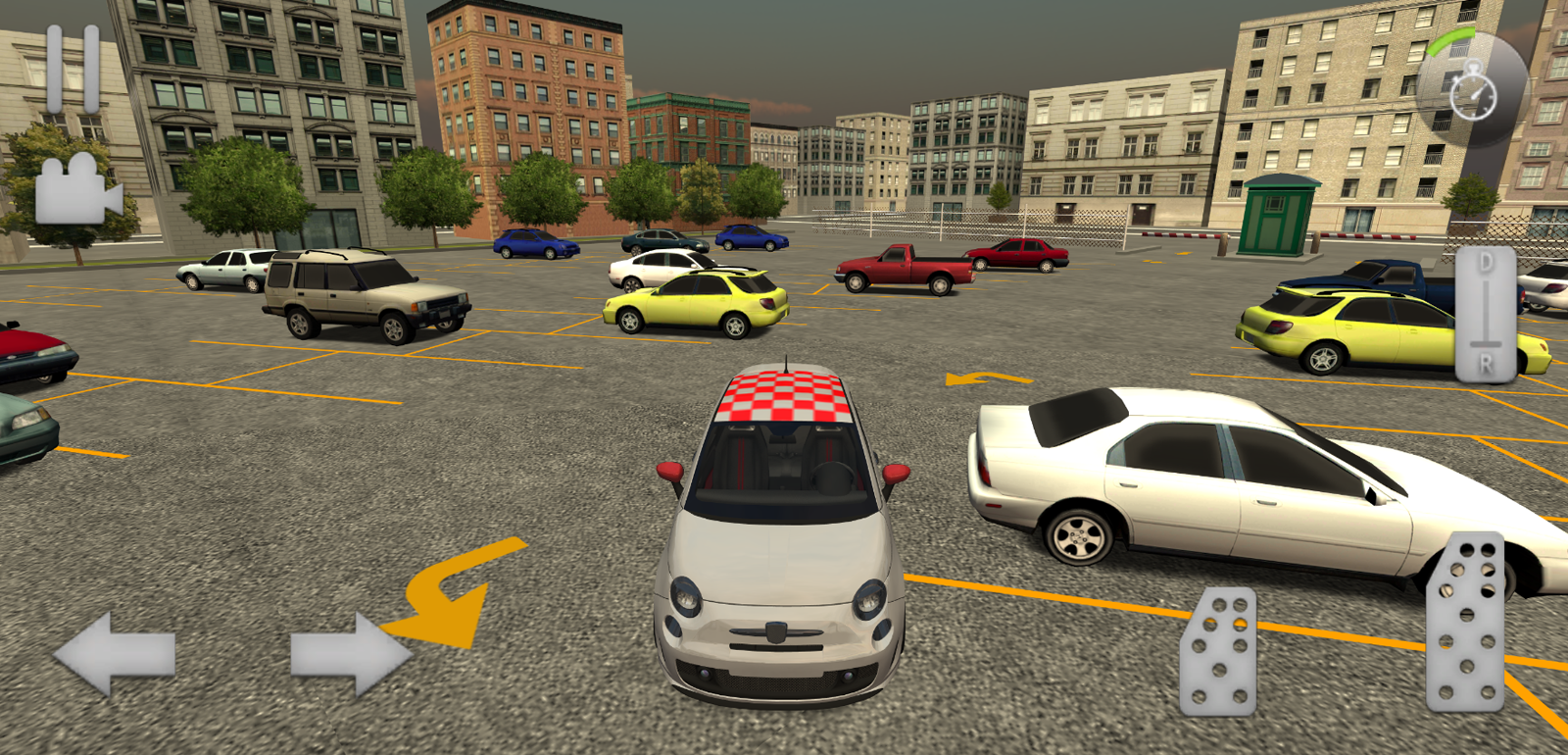Viewport: 1568px width, 755px height.
Task: Steer right with the right arrow
Action: pyautogui.click(x=350, y=654)
